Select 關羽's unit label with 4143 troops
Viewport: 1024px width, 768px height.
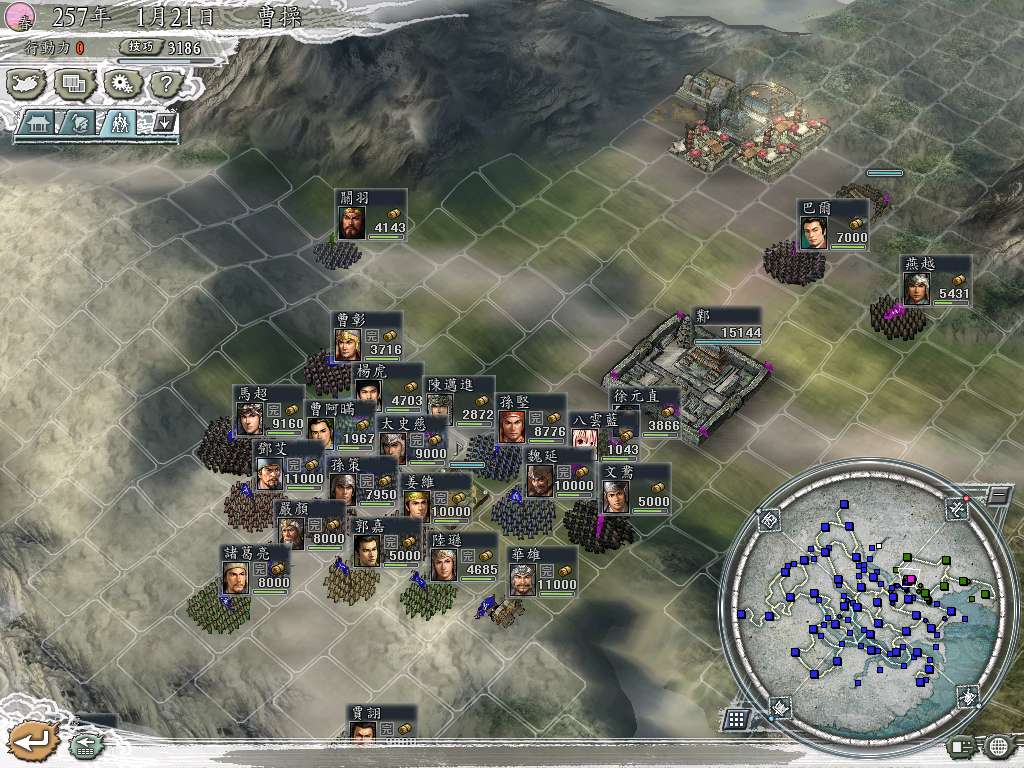pyautogui.click(x=371, y=215)
